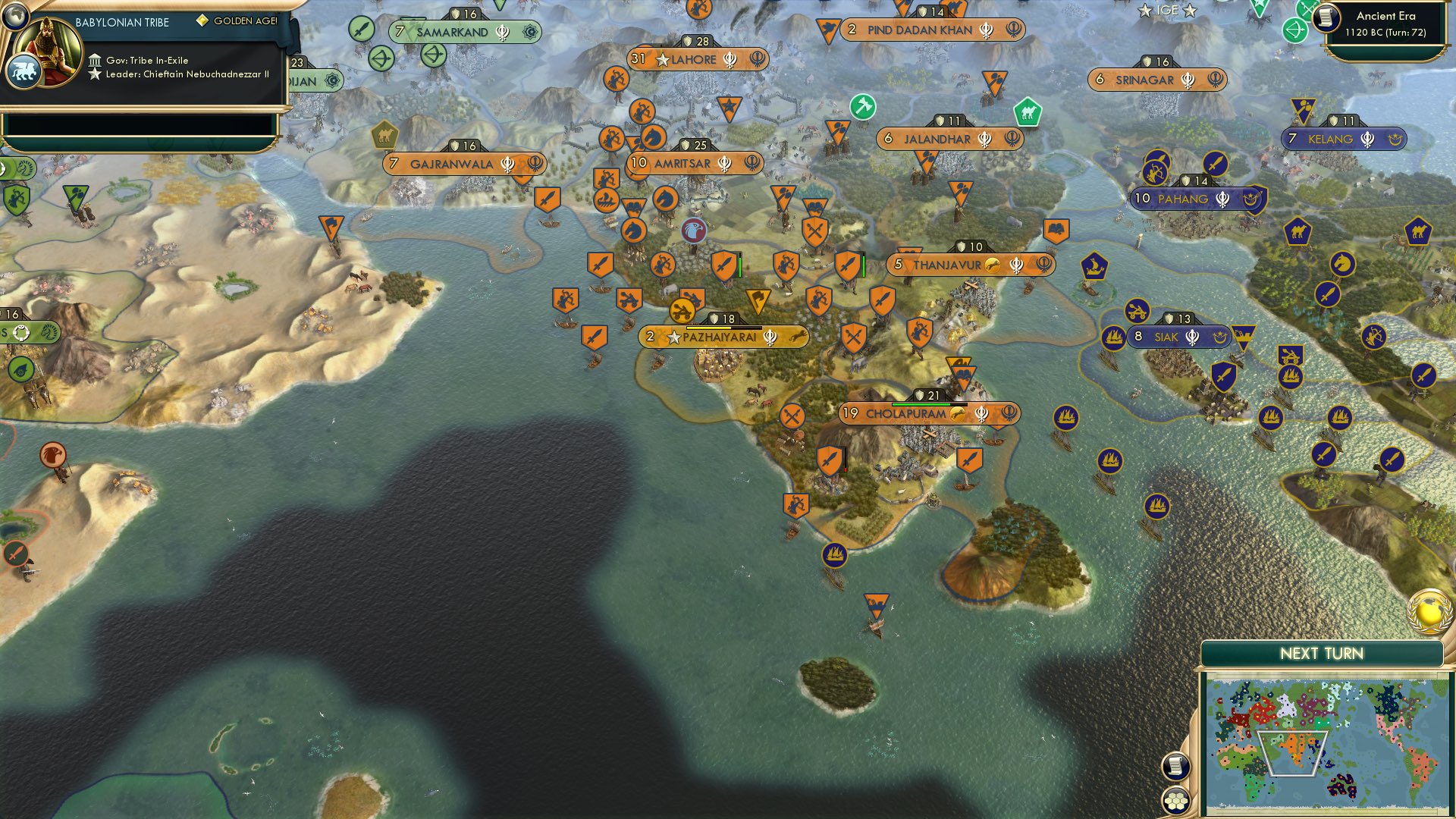Screen dimensions: 1456x819
Task: Toggle the hex grid view icon
Action: (x=1176, y=797)
